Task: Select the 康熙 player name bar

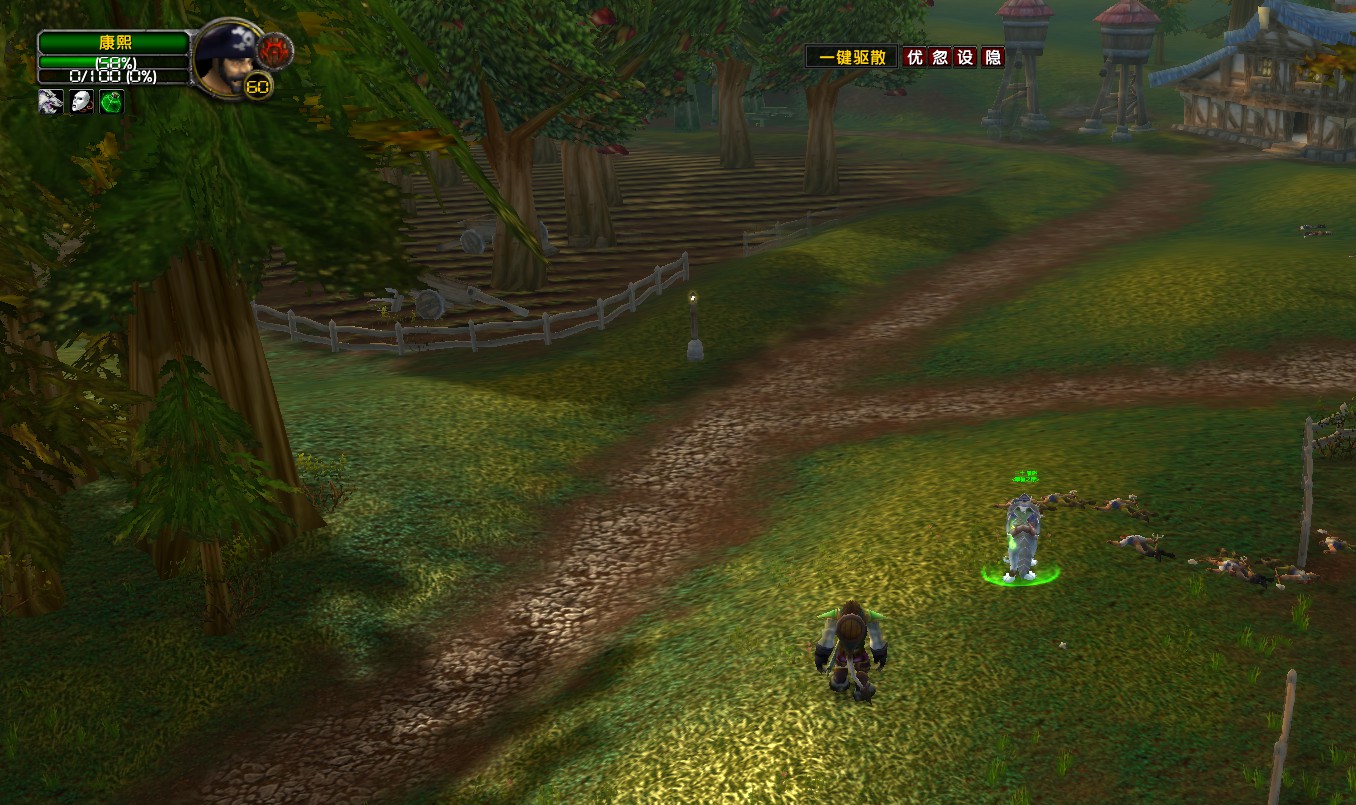Action: point(114,43)
